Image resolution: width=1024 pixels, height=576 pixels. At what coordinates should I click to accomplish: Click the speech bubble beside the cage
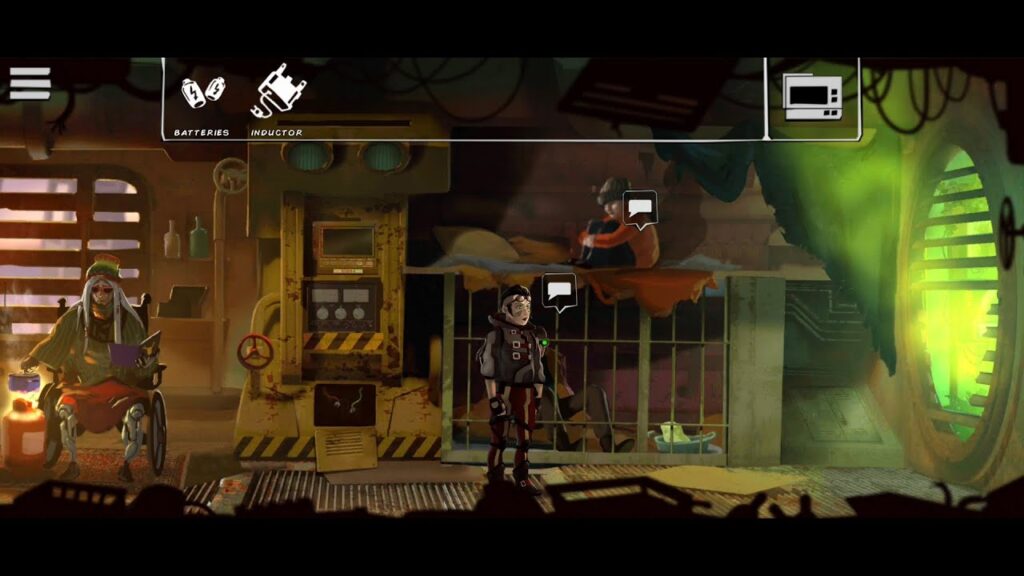[559, 291]
